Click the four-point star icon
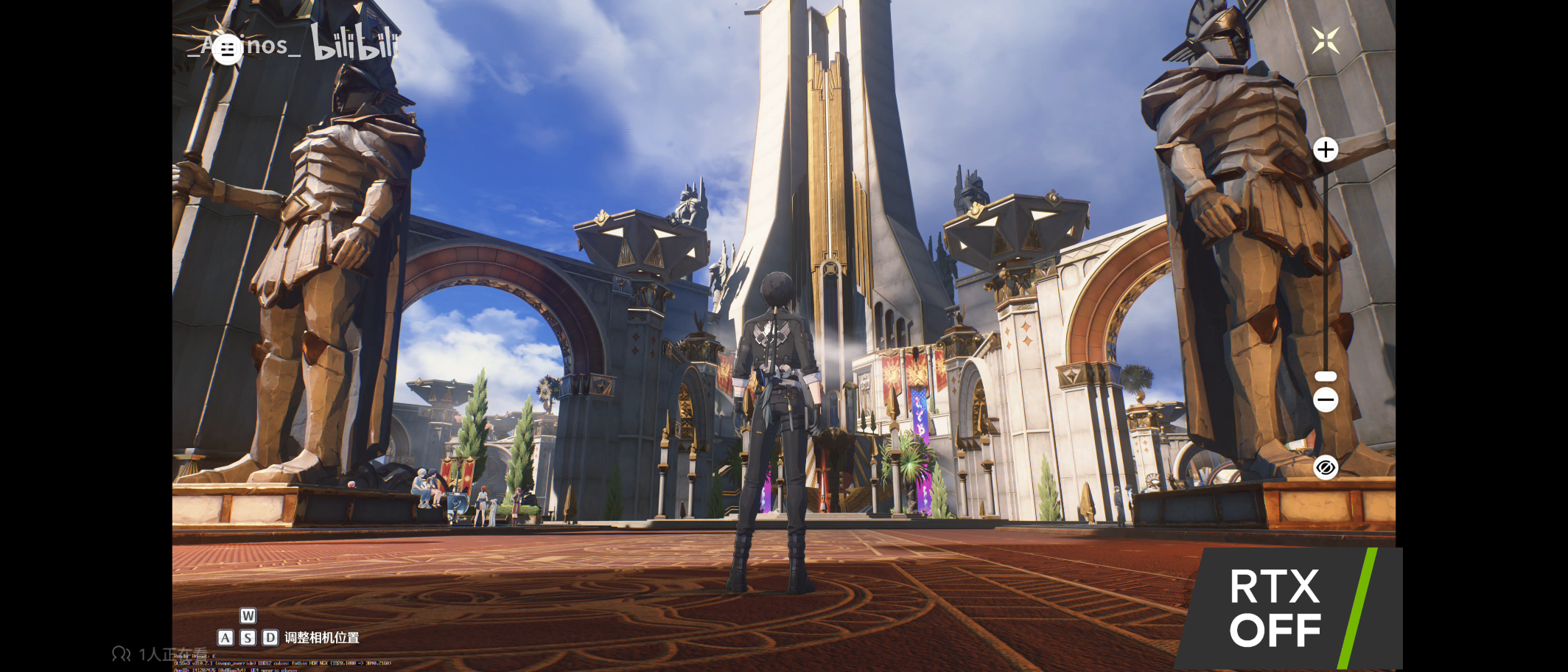This screenshot has width=1568, height=672. [1325, 41]
